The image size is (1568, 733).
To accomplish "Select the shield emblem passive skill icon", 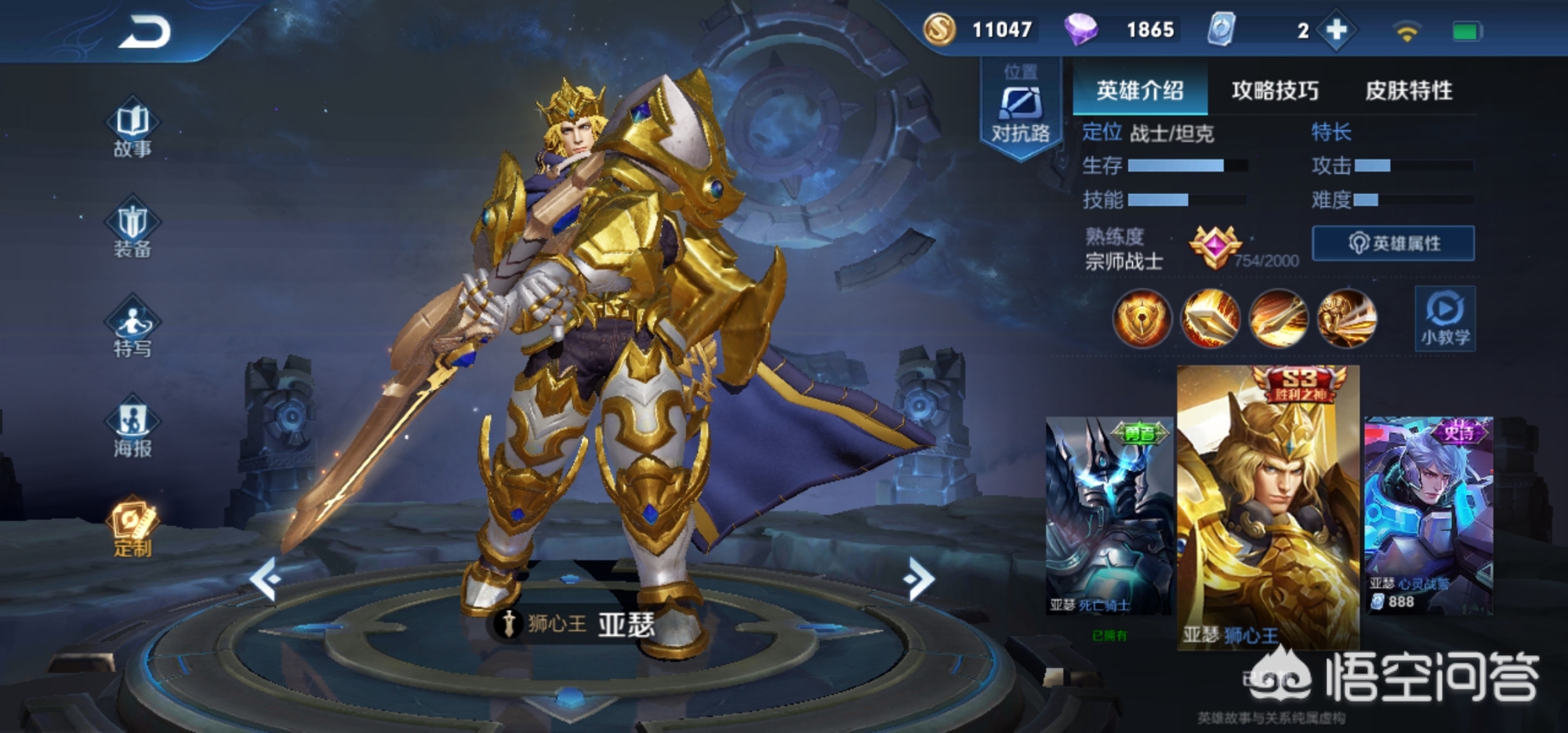I will click(x=1142, y=318).
